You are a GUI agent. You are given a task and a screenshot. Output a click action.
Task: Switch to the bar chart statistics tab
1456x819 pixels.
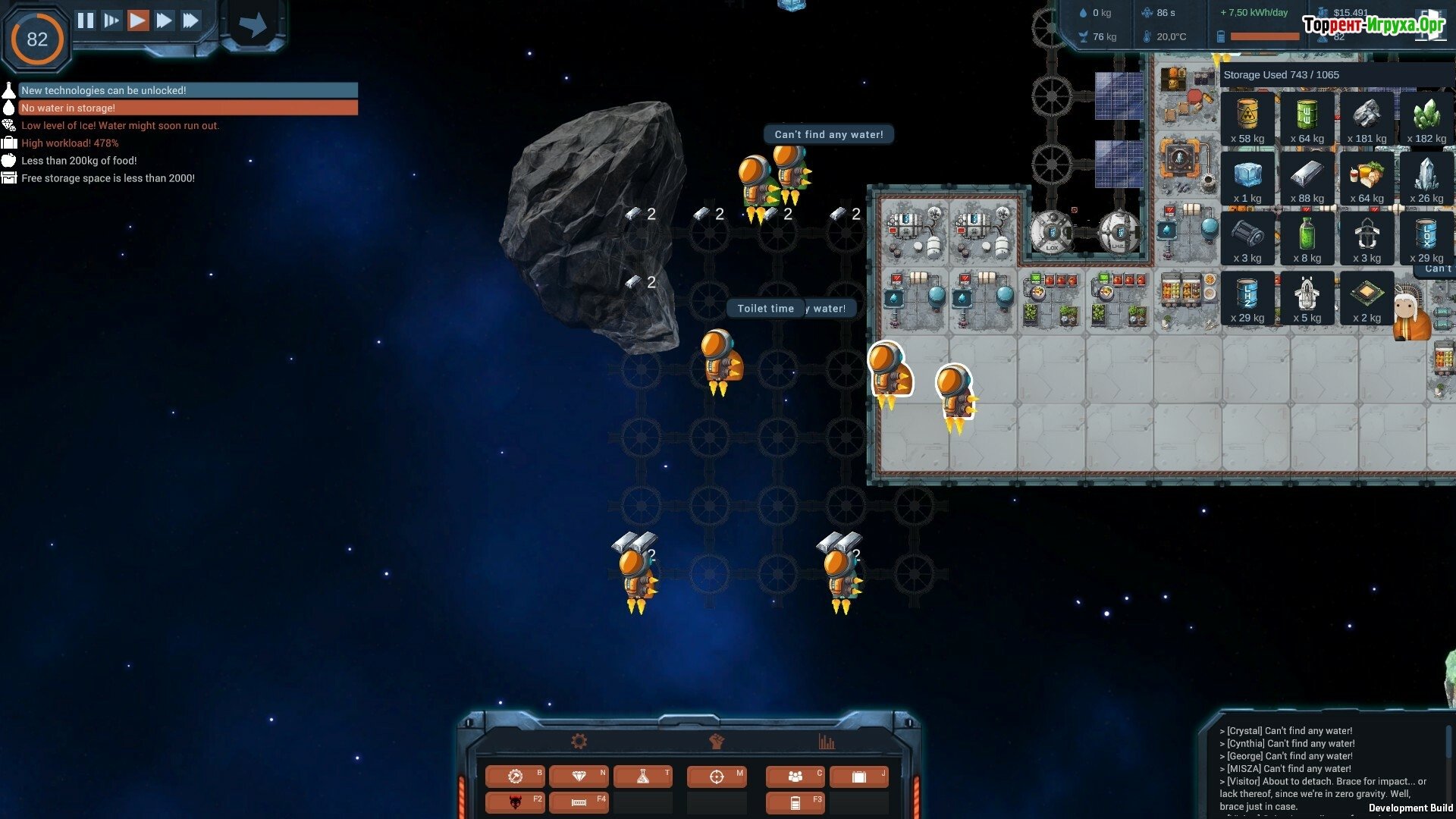click(x=827, y=742)
